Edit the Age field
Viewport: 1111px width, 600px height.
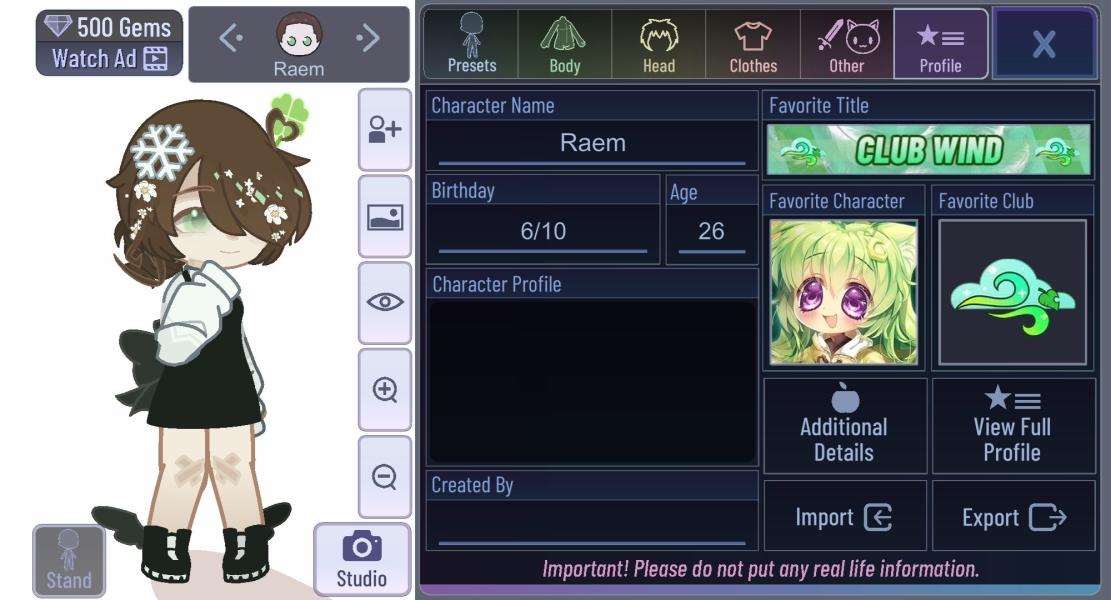coord(711,232)
